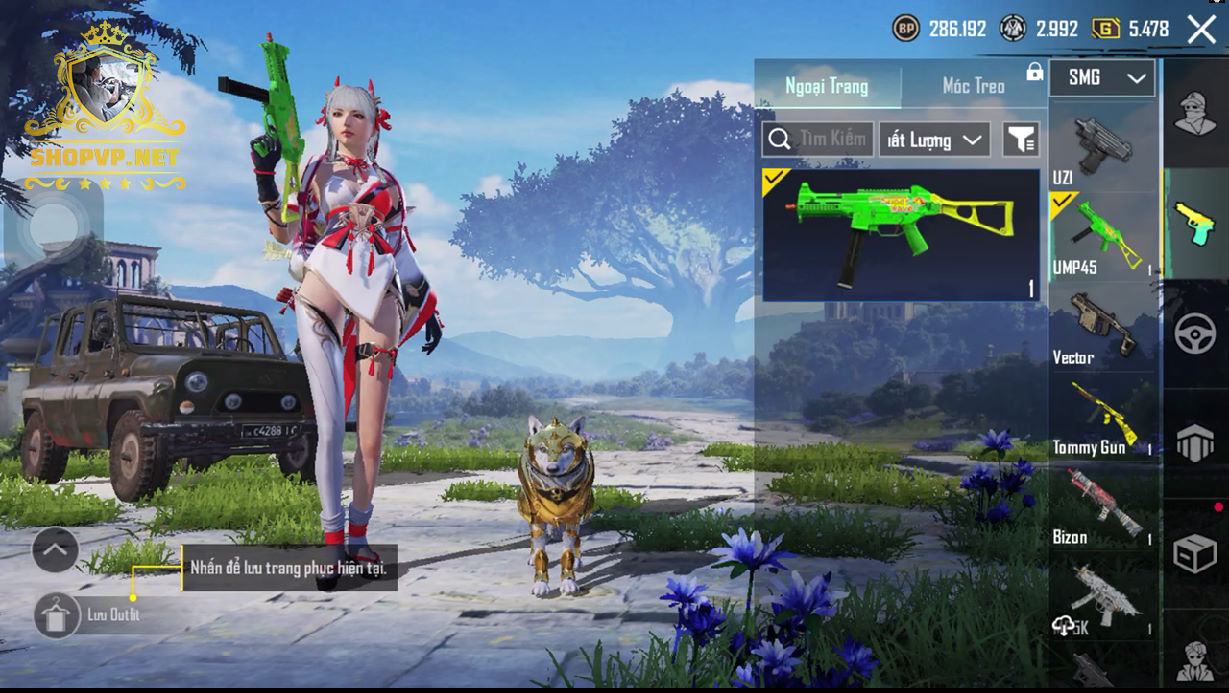The height and width of the screenshot is (693, 1229).
Task: Pick the Tommy Gun weapon entry
Action: (1102, 417)
